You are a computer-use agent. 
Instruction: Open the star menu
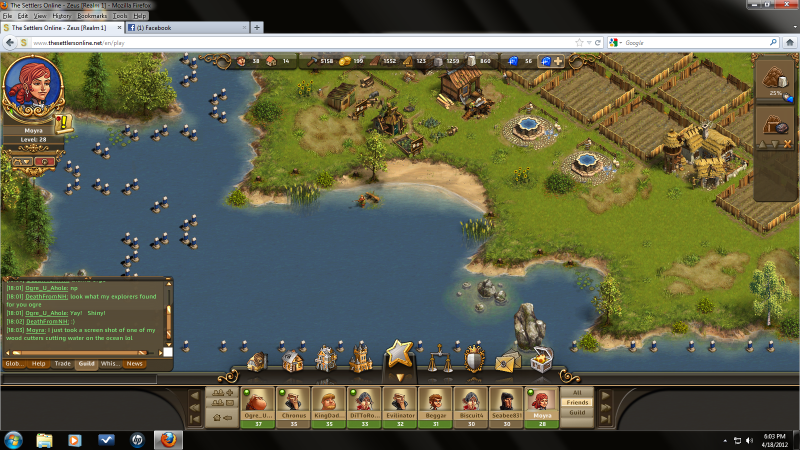click(399, 355)
